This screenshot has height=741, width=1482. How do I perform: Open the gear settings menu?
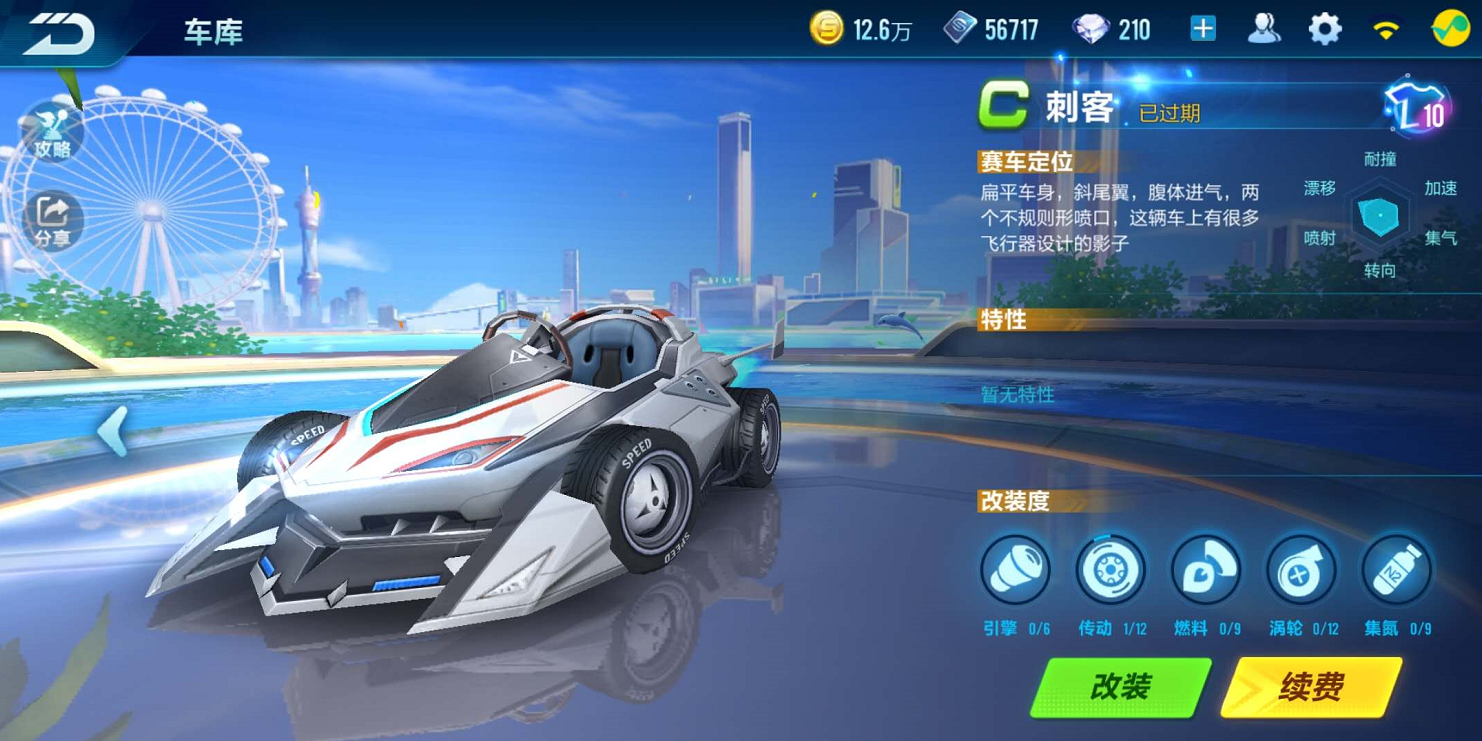pos(1325,29)
